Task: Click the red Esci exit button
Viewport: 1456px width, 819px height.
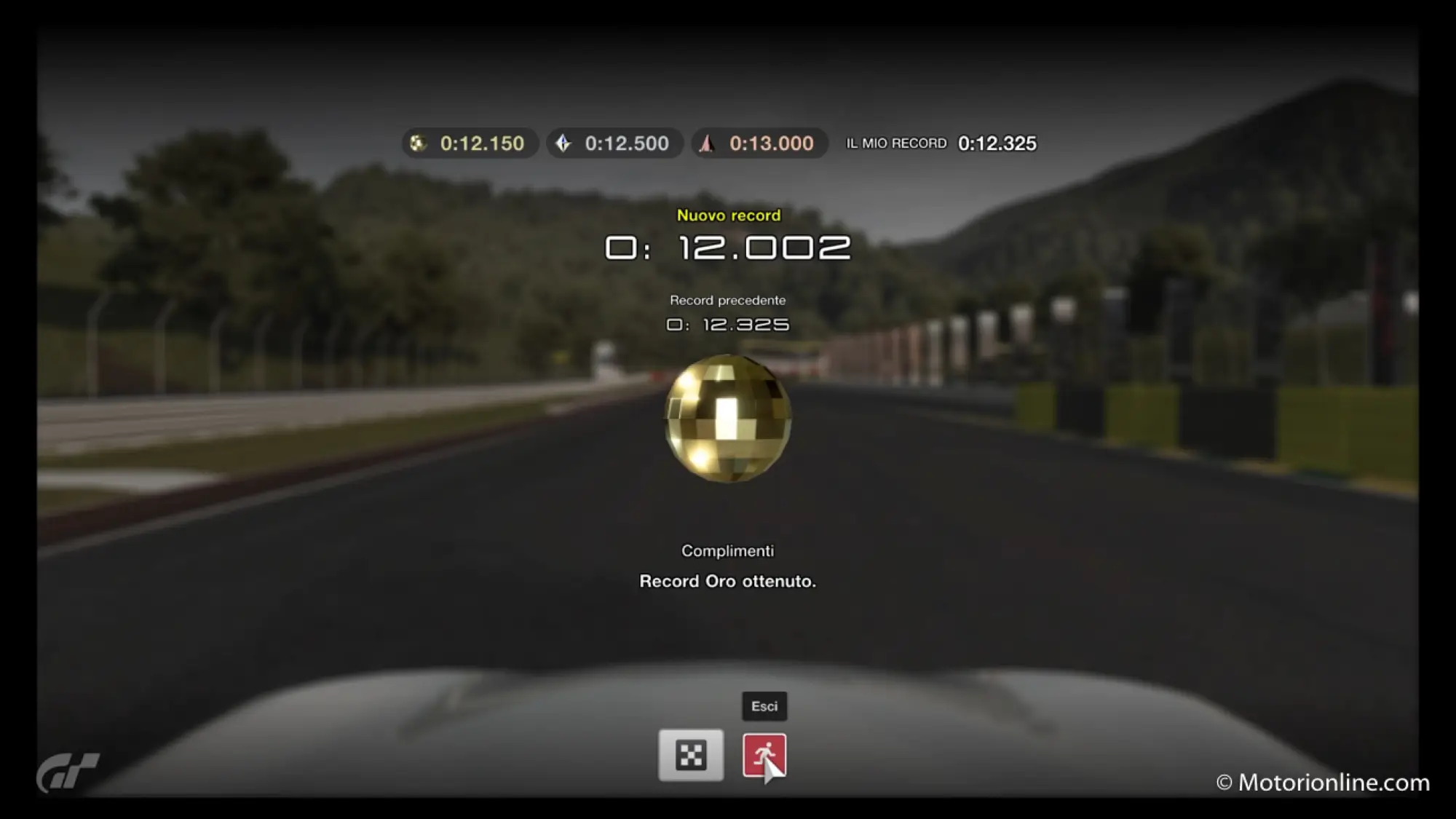Action: (x=764, y=755)
